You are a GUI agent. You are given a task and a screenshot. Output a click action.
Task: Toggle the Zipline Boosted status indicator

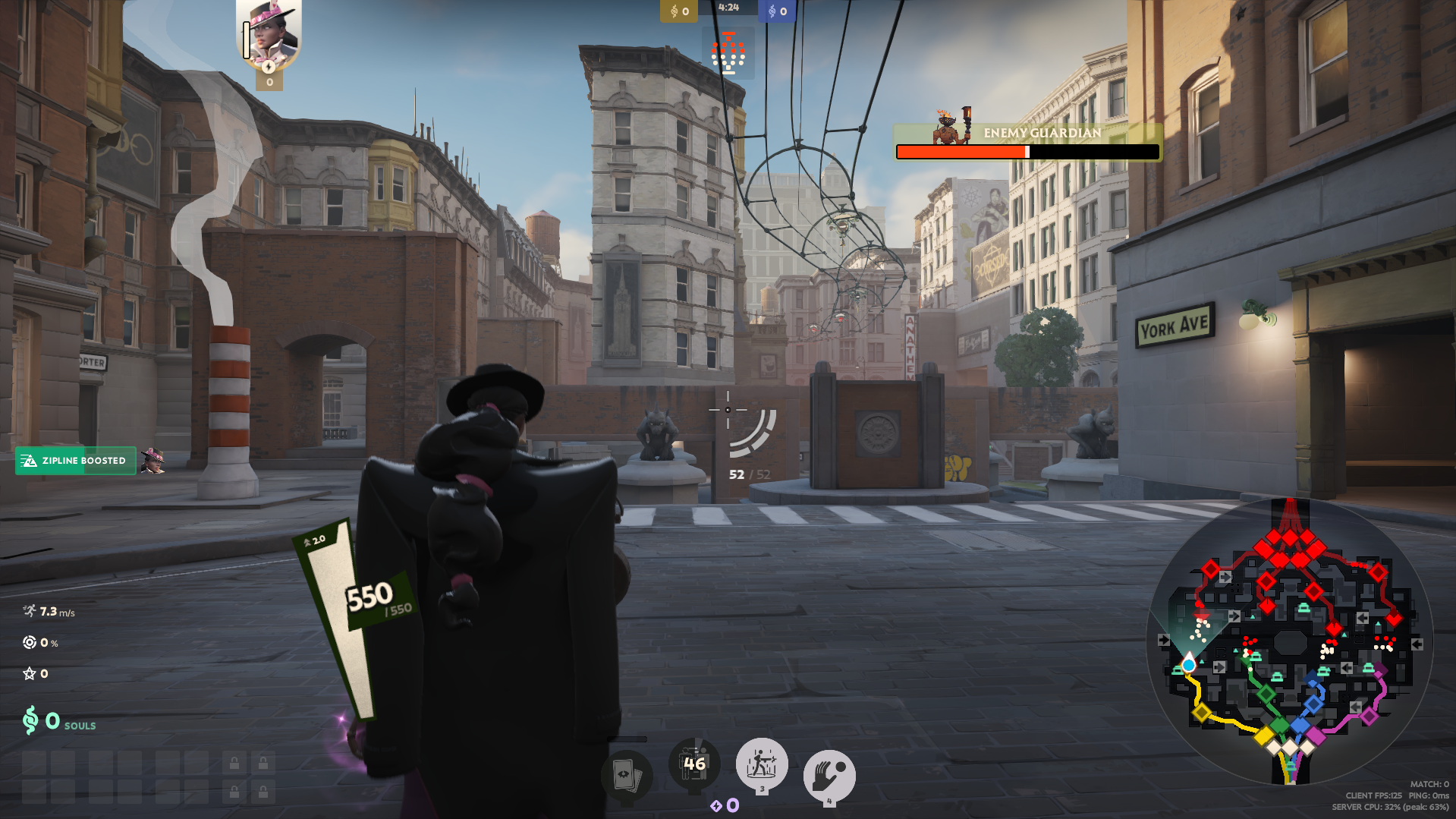click(x=75, y=460)
